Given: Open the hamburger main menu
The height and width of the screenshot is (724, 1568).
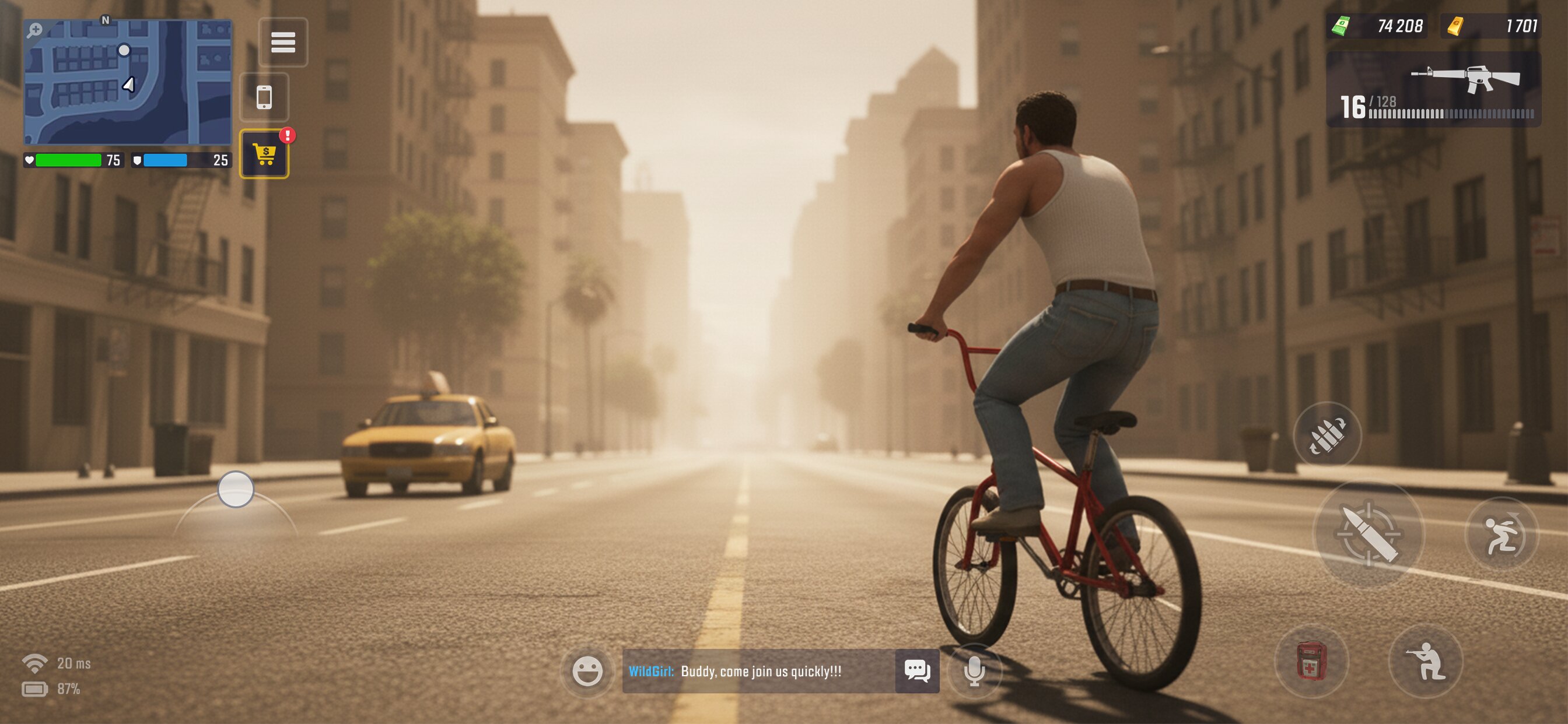Looking at the screenshot, I should (283, 42).
